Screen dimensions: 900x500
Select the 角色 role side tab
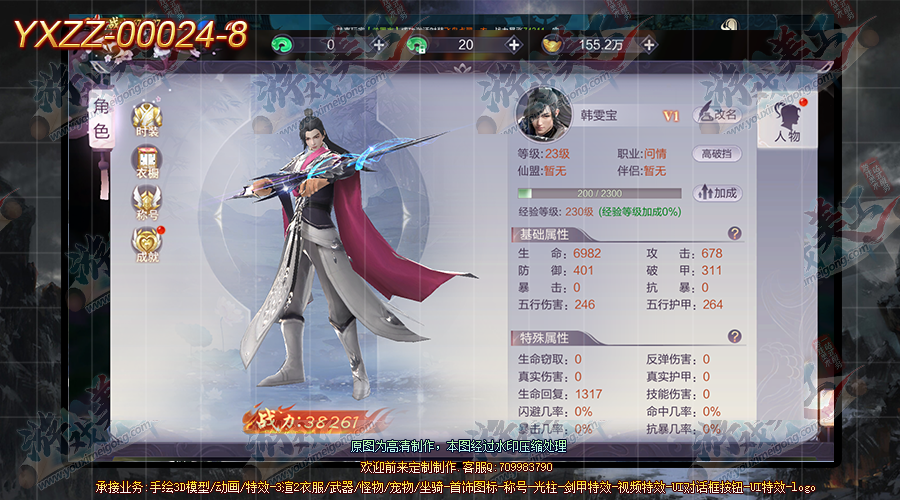click(101, 118)
